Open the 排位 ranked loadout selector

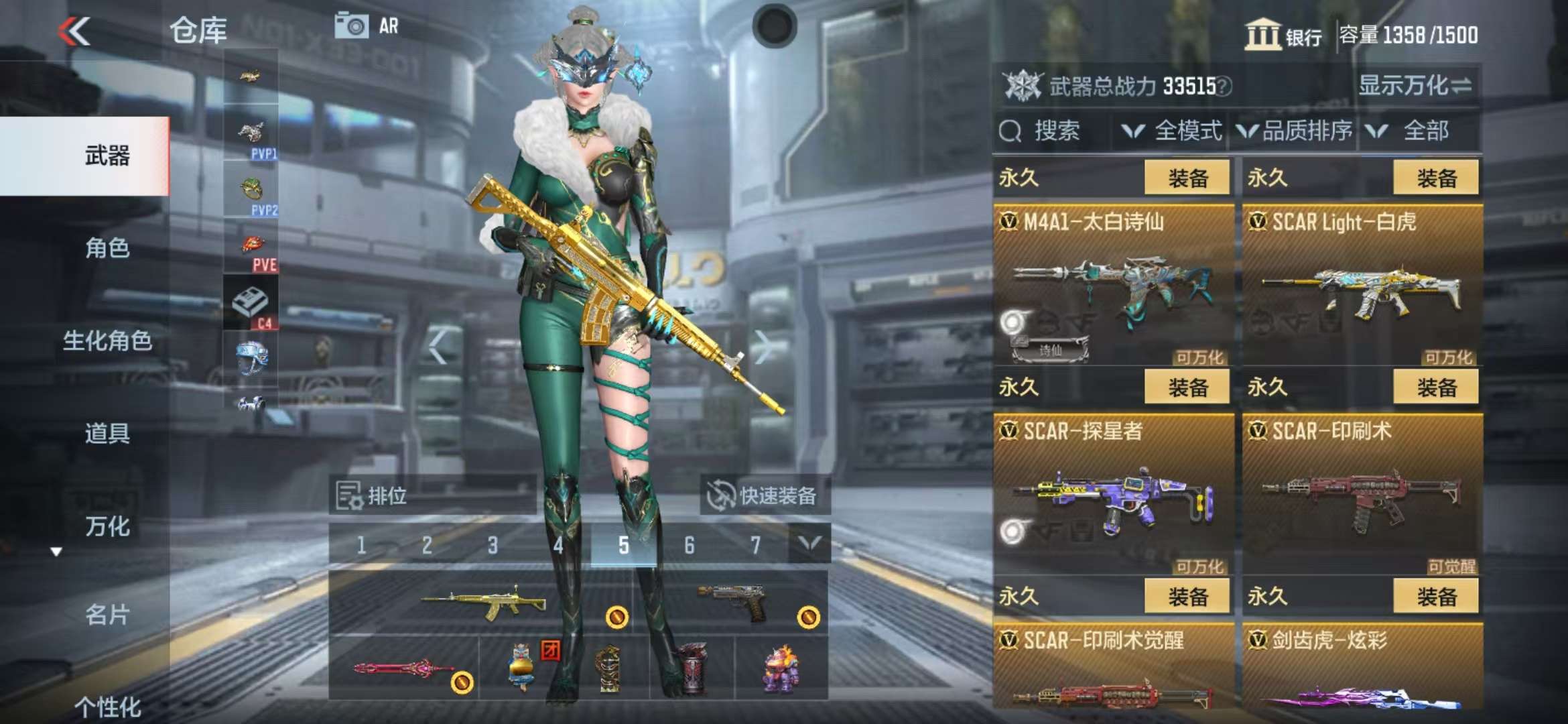point(373,496)
